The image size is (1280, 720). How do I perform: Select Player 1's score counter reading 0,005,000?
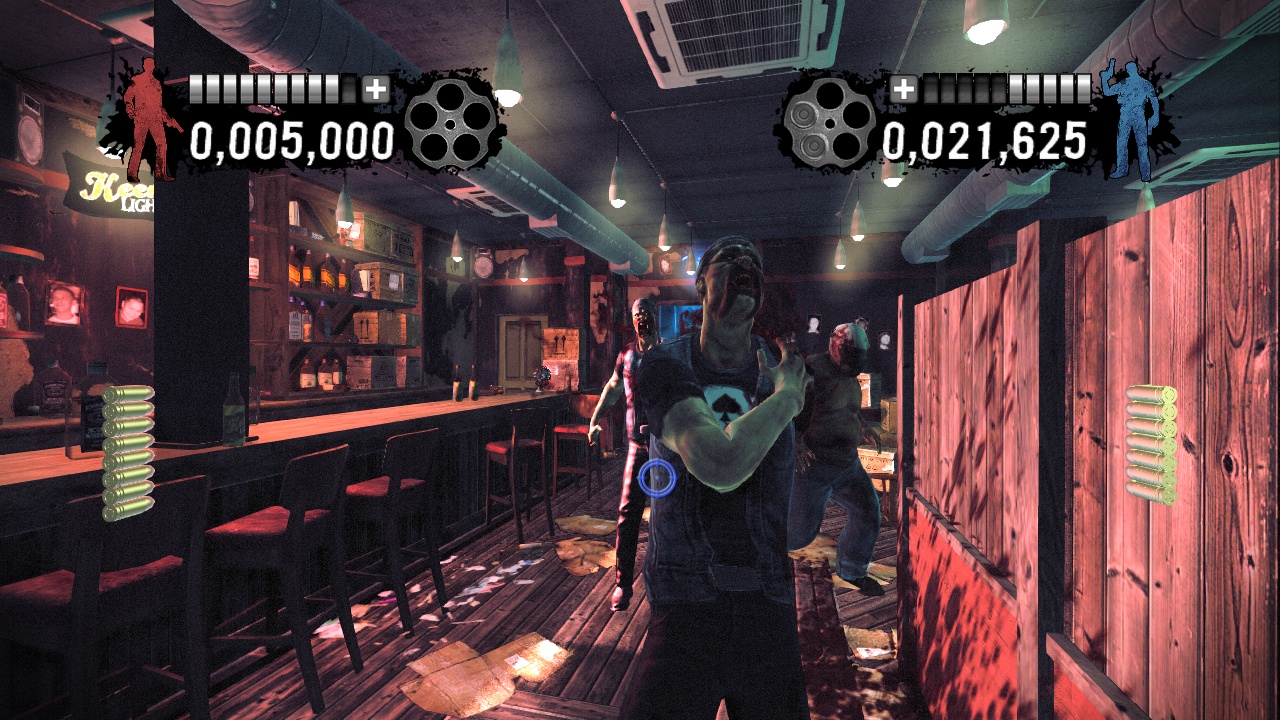click(290, 142)
